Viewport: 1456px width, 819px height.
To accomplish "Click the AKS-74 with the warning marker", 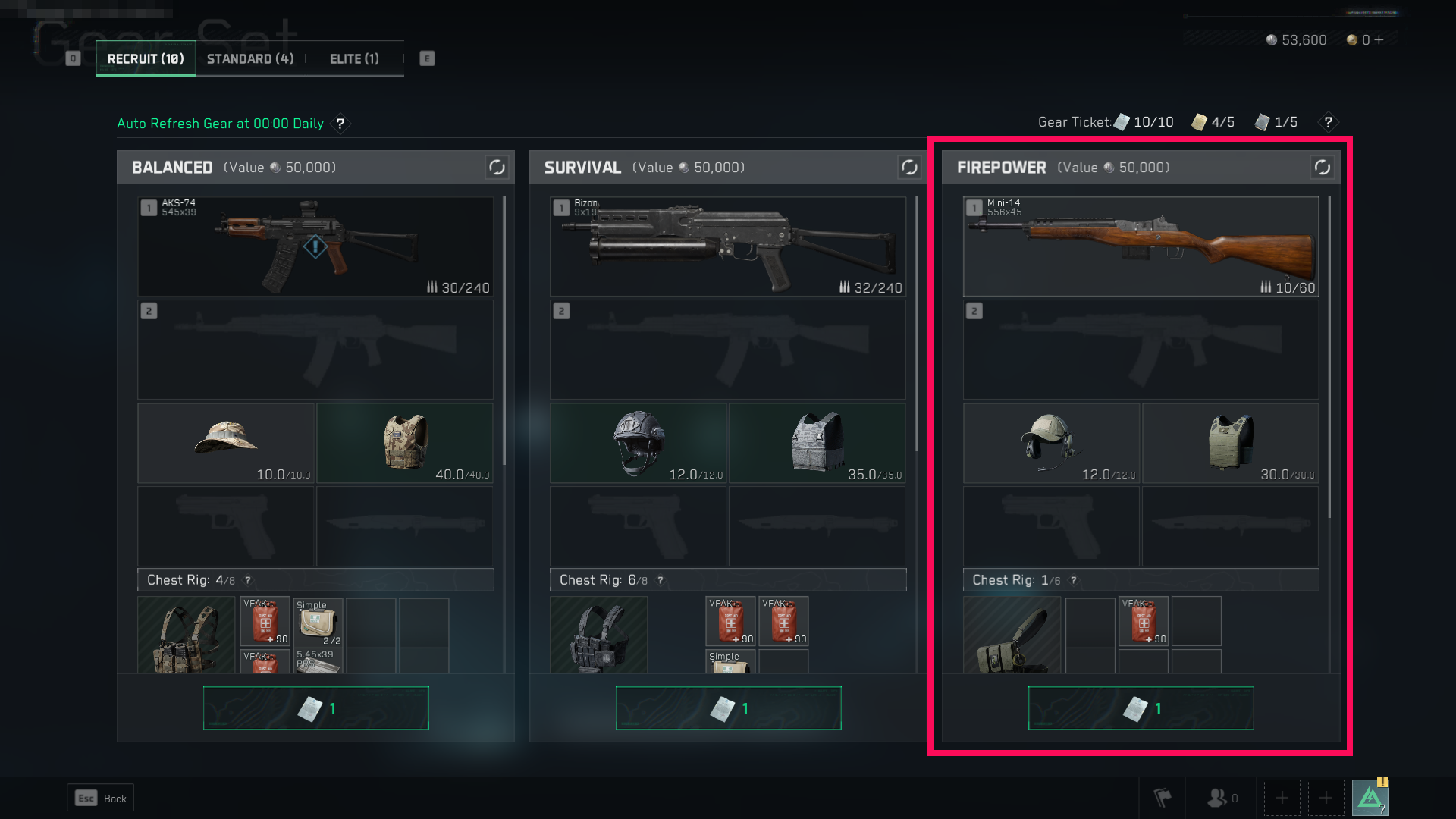I will coord(315,246).
